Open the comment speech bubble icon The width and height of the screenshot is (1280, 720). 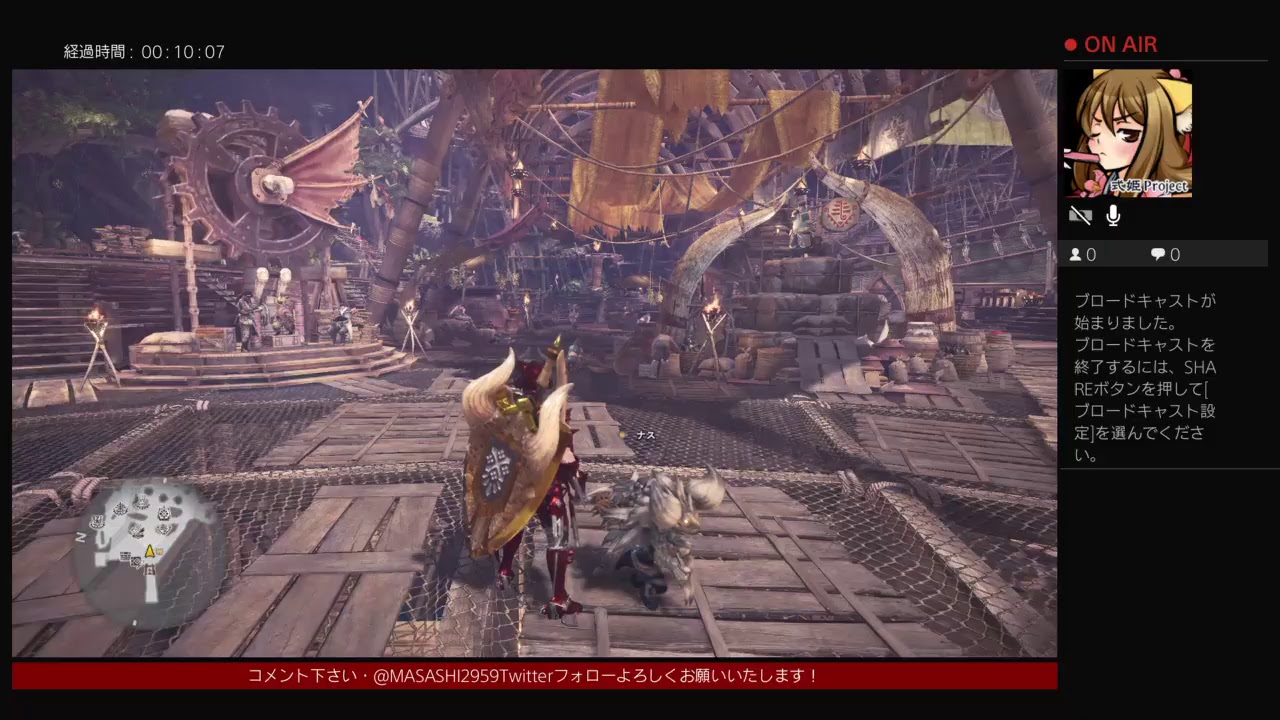(1157, 254)
